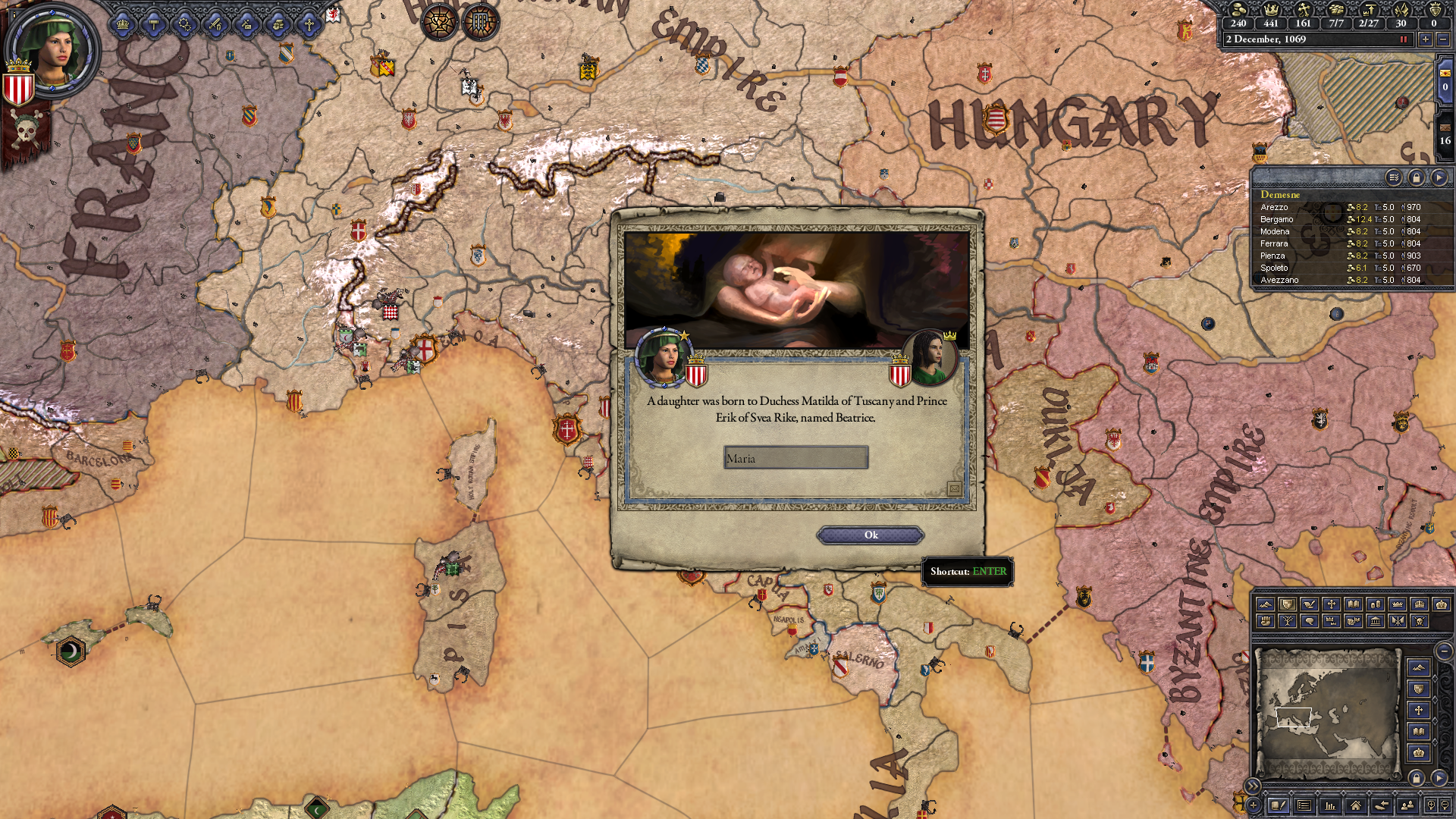Lock the outliner with the padlock icon
Screen dimensions: 1456x819
coord(1417,177)
